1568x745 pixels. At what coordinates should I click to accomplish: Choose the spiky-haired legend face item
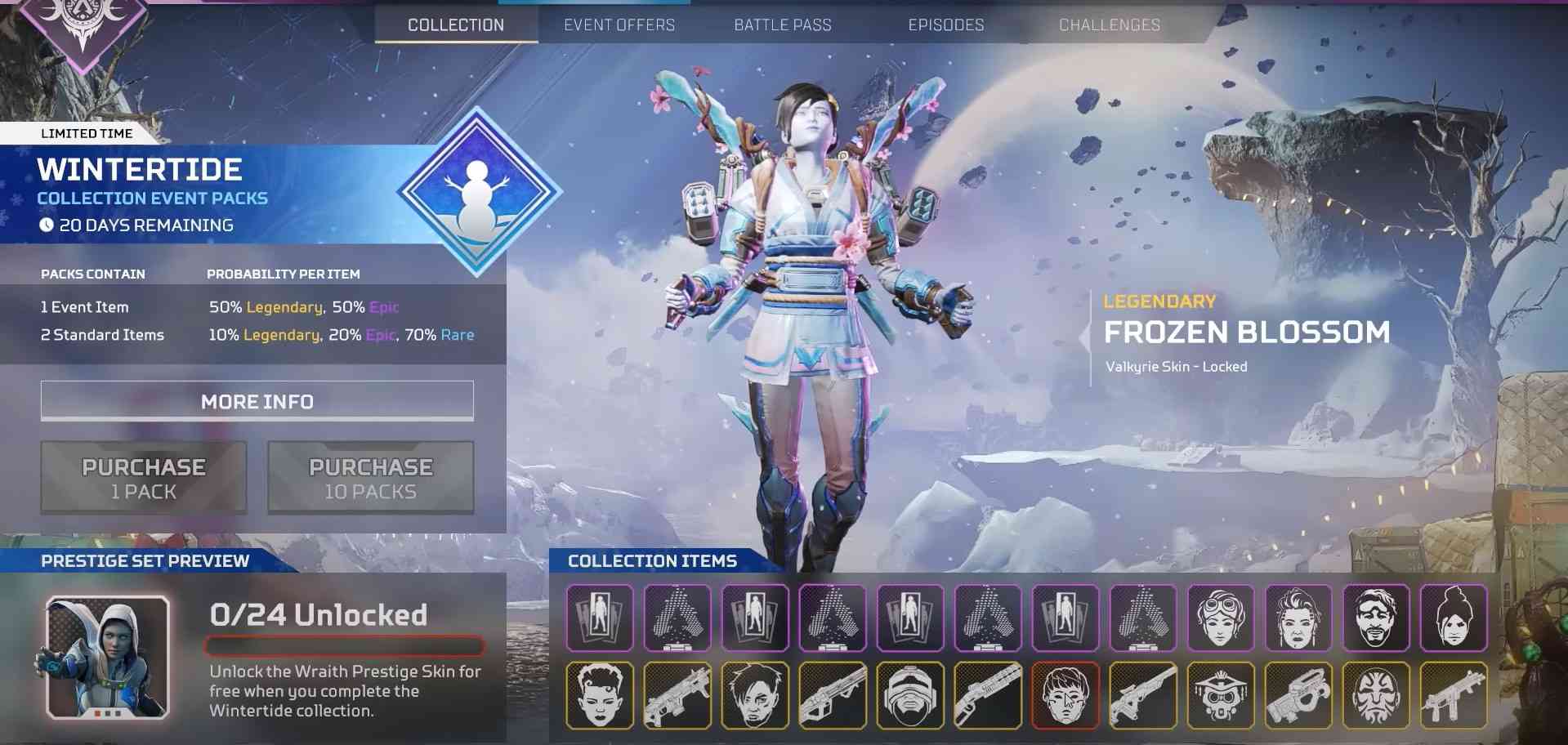point(600,695)
